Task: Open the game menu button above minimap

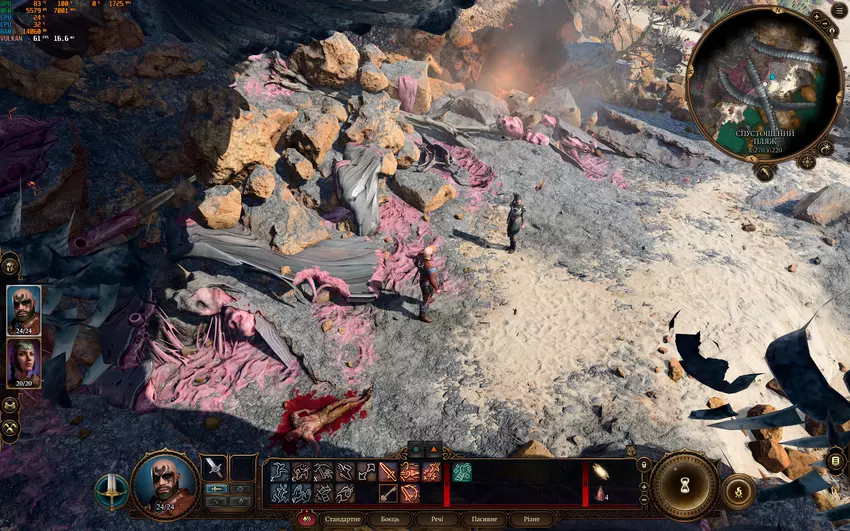Action: pos(839,11)
